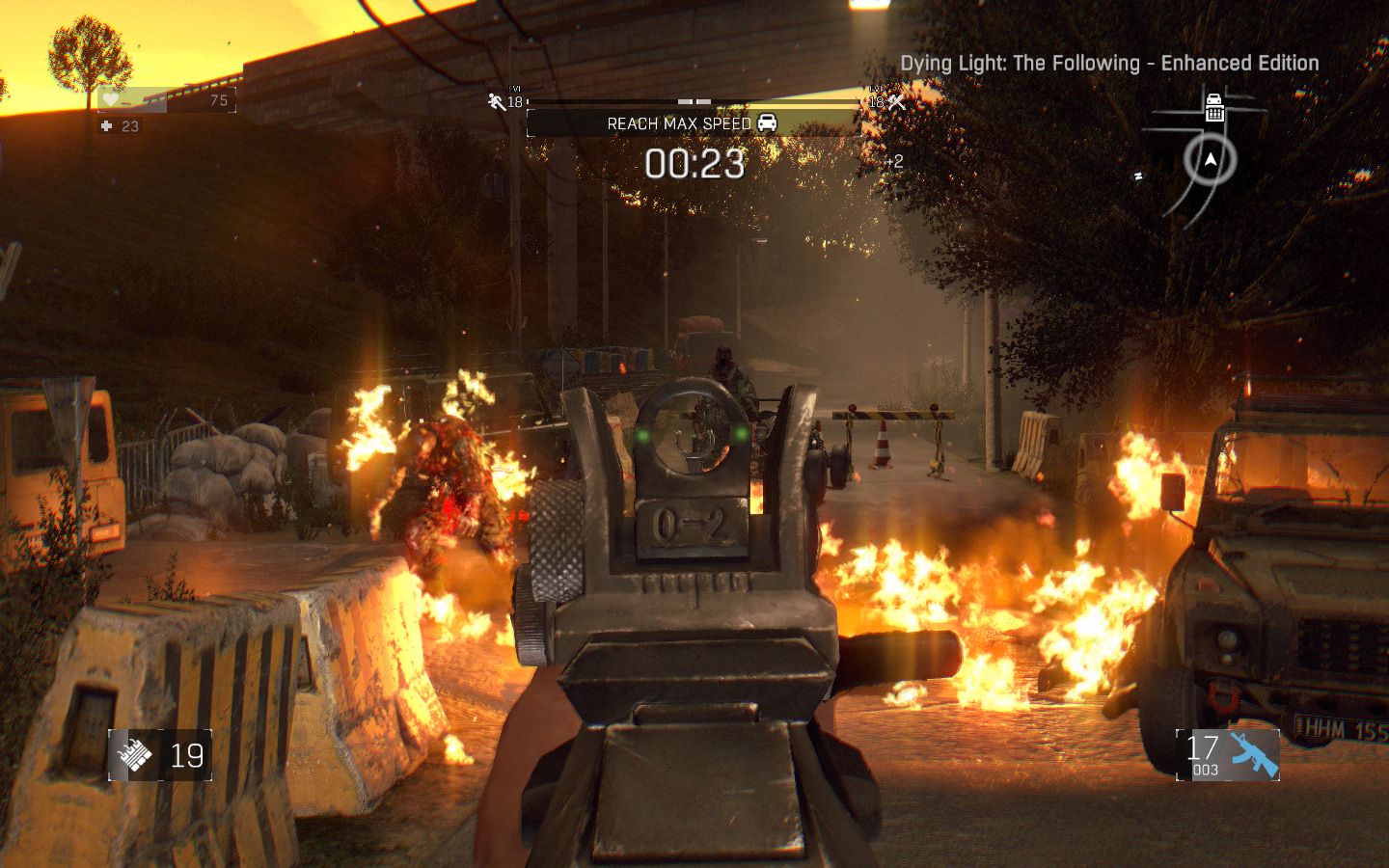Image resolution: width=1389 pixels, height=868 pixels.
Task: Open the Reach Max Speed objective tracker
Action: point(692,123)
